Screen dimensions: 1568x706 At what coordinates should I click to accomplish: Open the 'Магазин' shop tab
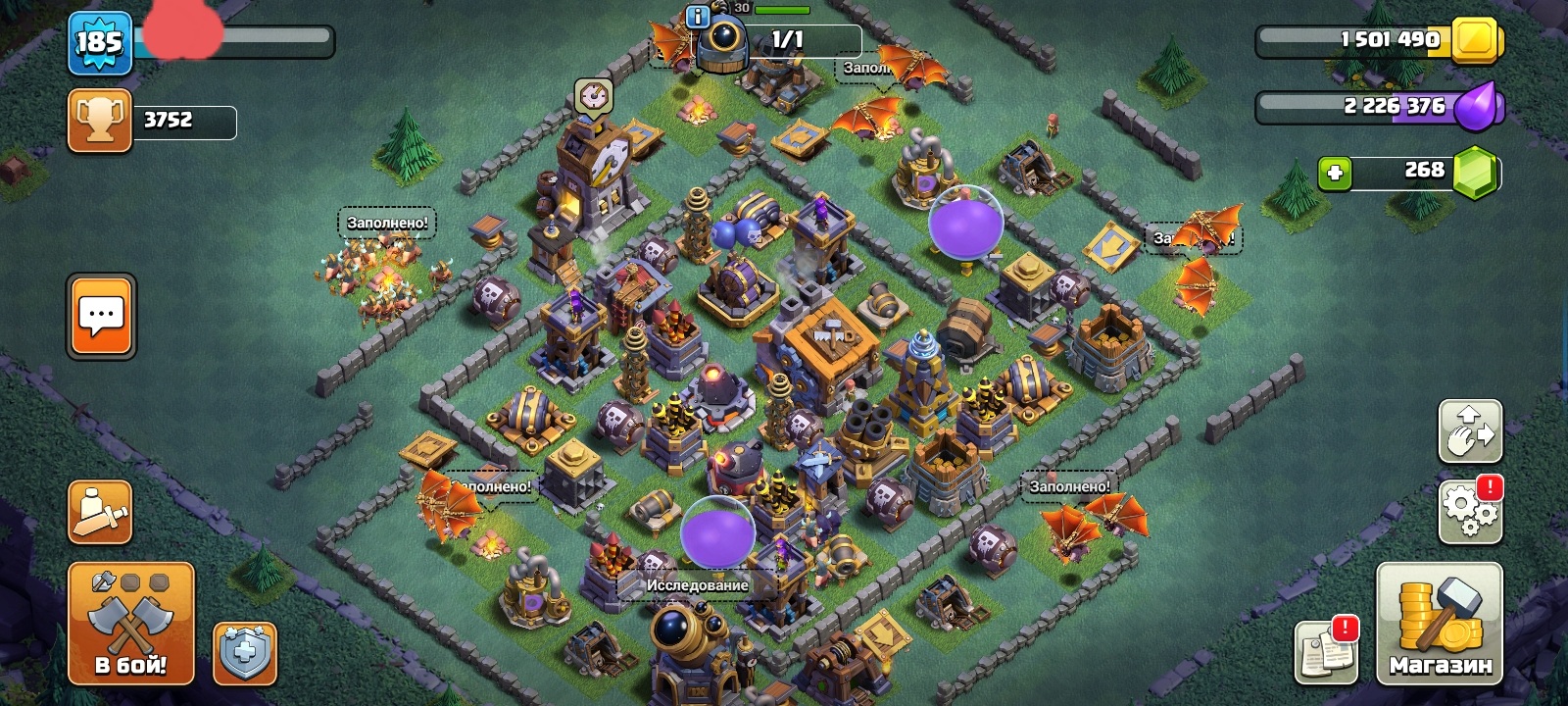(1440, 625)
